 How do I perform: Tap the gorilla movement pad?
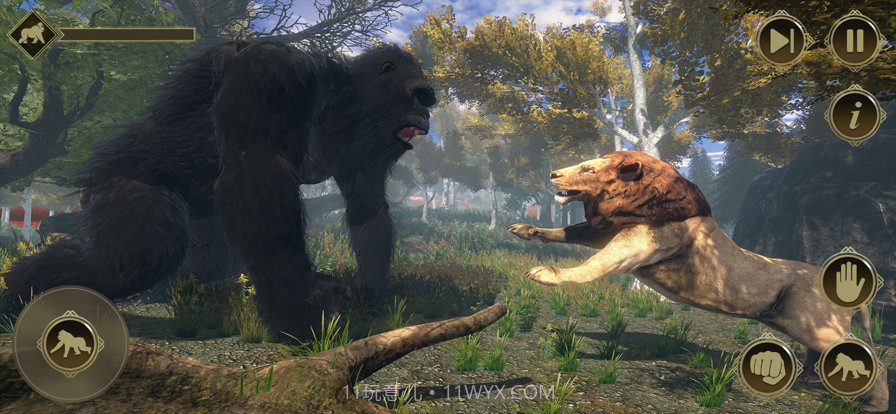70,344
